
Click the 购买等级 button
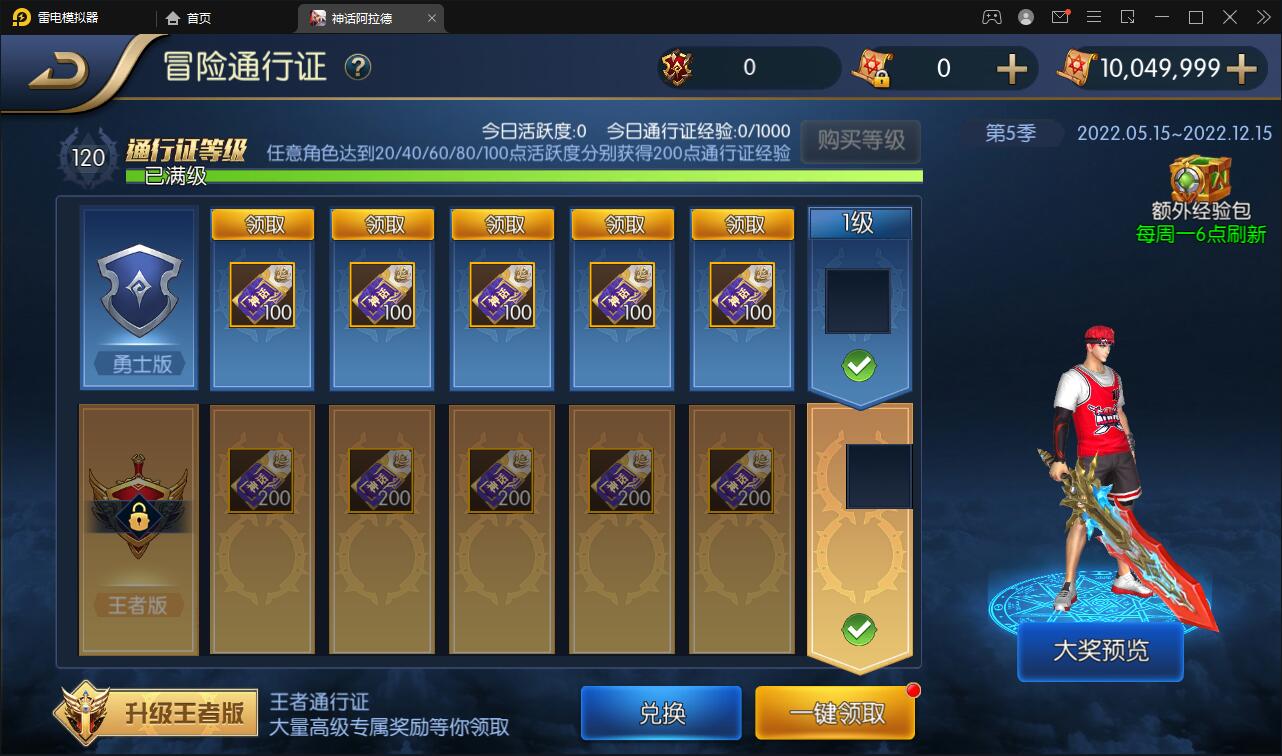(859, 142)
